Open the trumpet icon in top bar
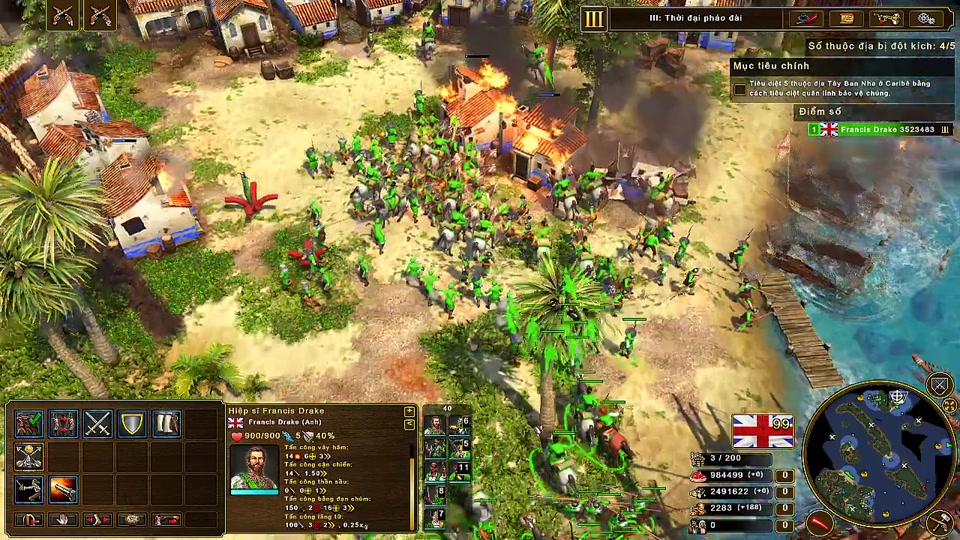 click(x=886, y=18)
